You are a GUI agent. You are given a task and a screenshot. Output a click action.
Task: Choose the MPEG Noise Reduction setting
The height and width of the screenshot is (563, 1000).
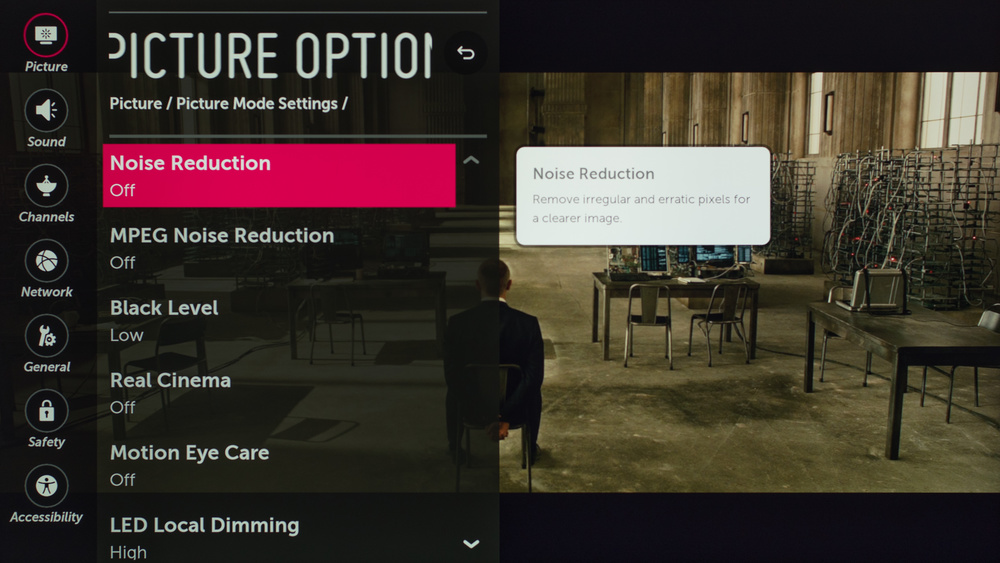click(279, 248)
